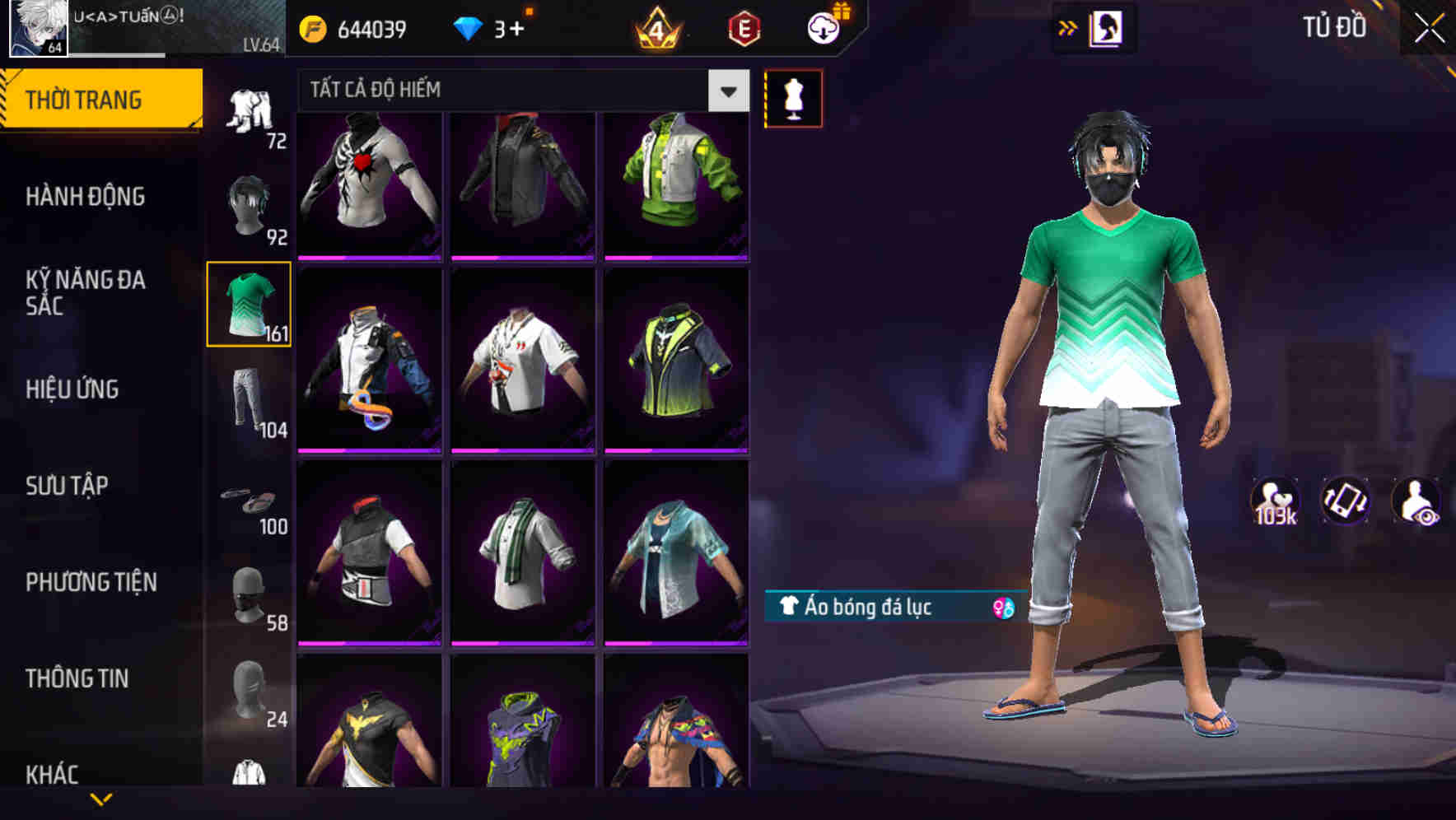Select the face mask category icon showing 58
The height and width of the screenshot is (820, 1456).
[249, 586]
